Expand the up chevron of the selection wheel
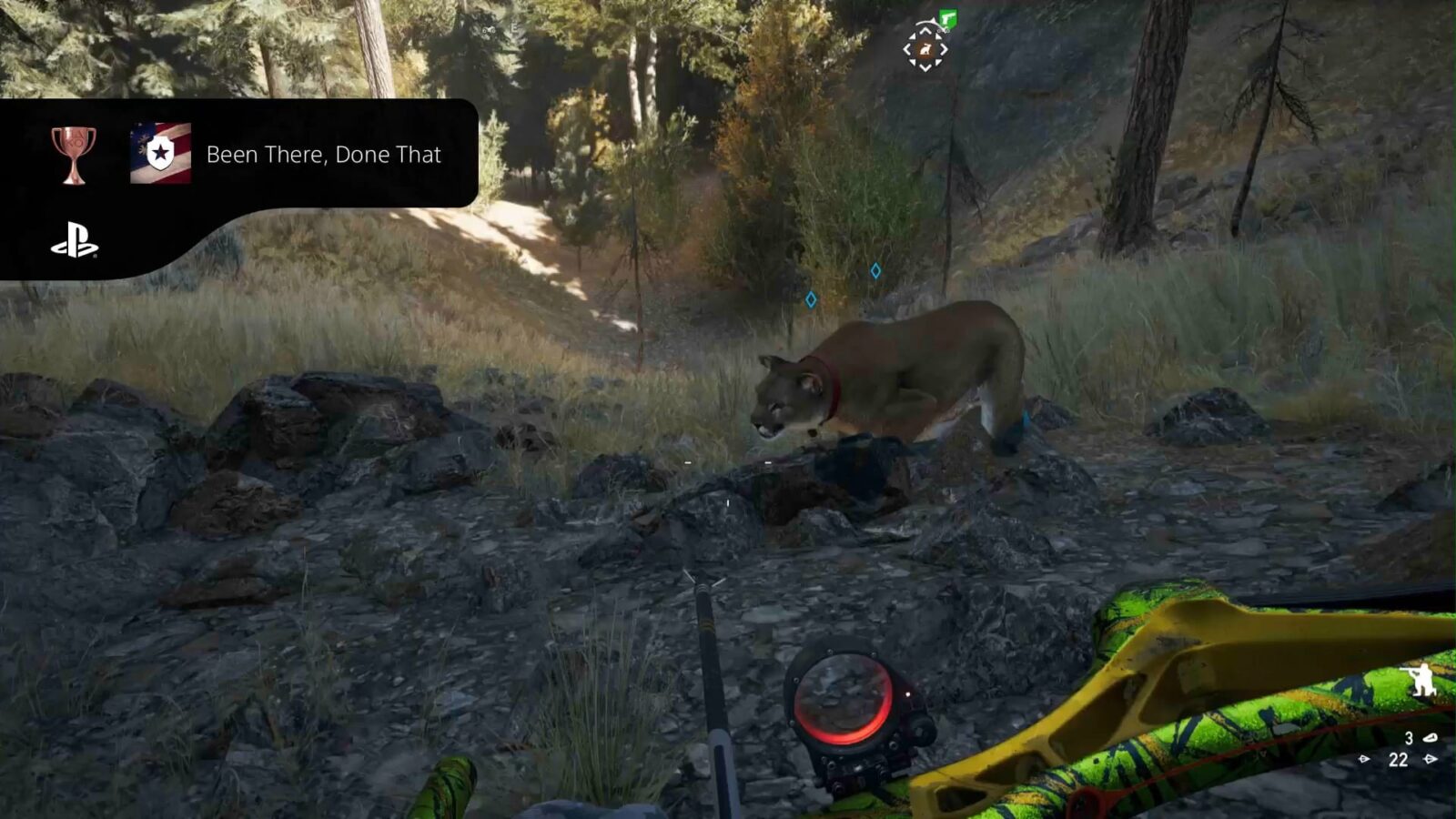This screenshot has width=1456, height=819. (925, 31)
